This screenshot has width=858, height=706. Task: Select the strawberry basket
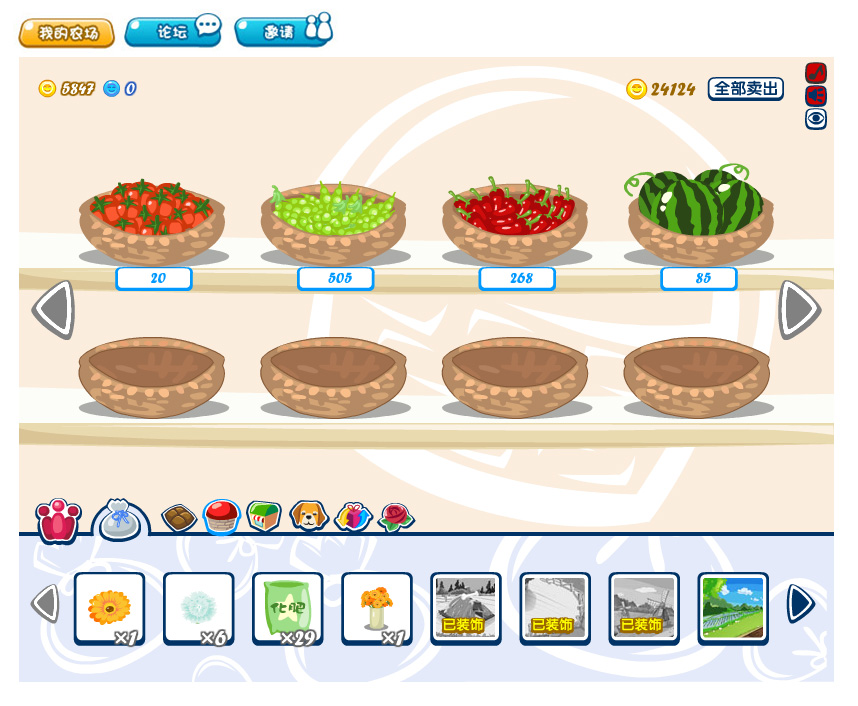click(152, 220)
